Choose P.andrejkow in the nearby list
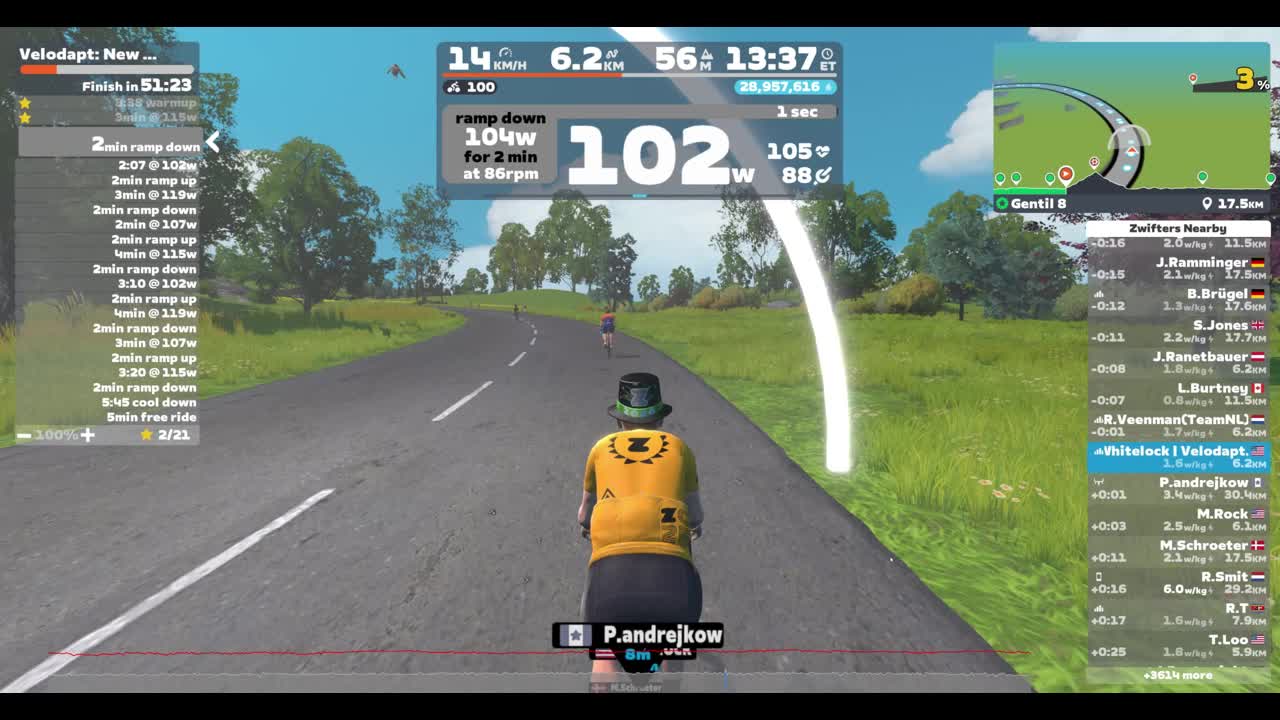This screenshot has height=720, width=1280. pos(1178,487)
